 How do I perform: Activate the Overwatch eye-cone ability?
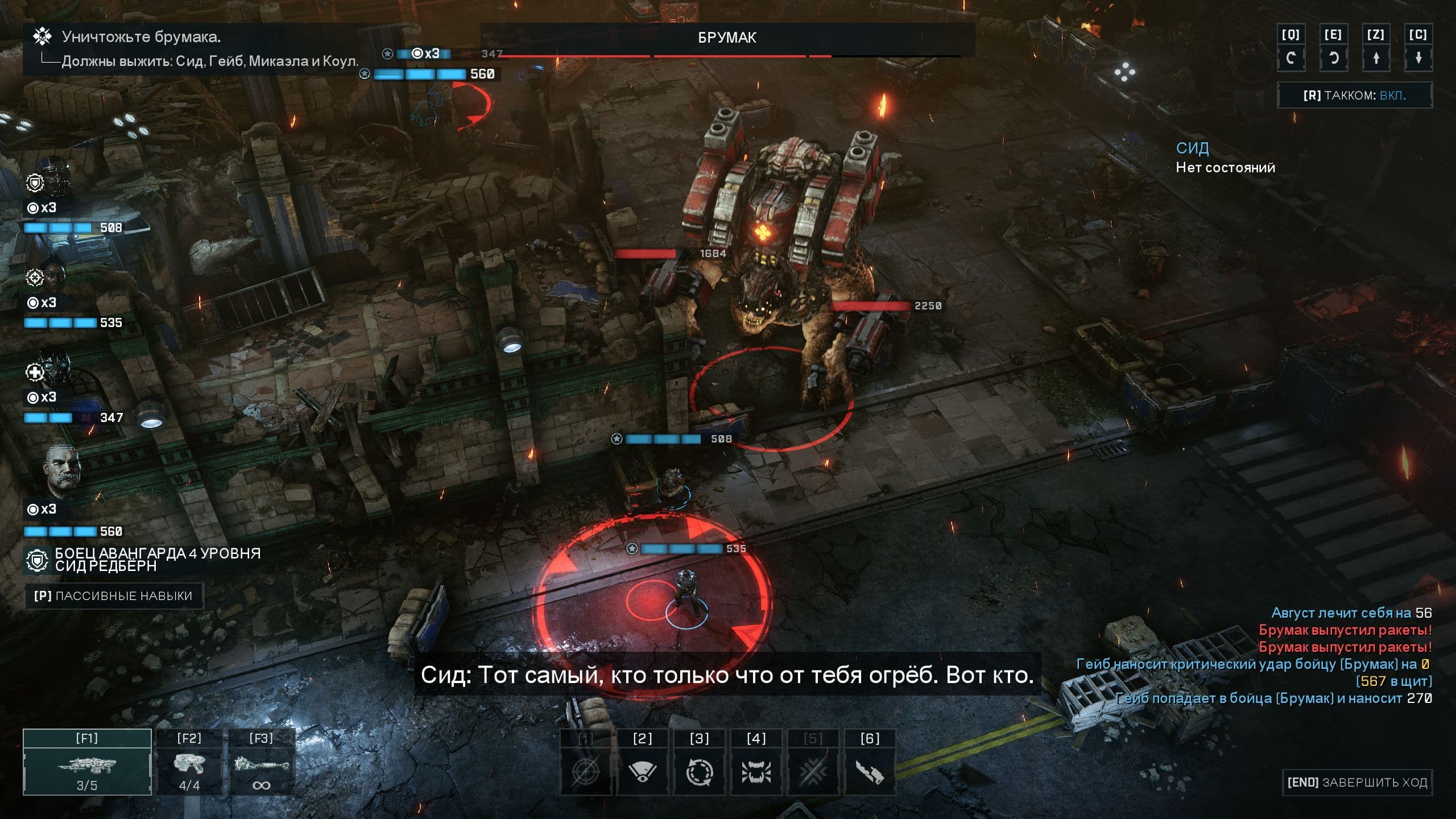coord(643,771)
